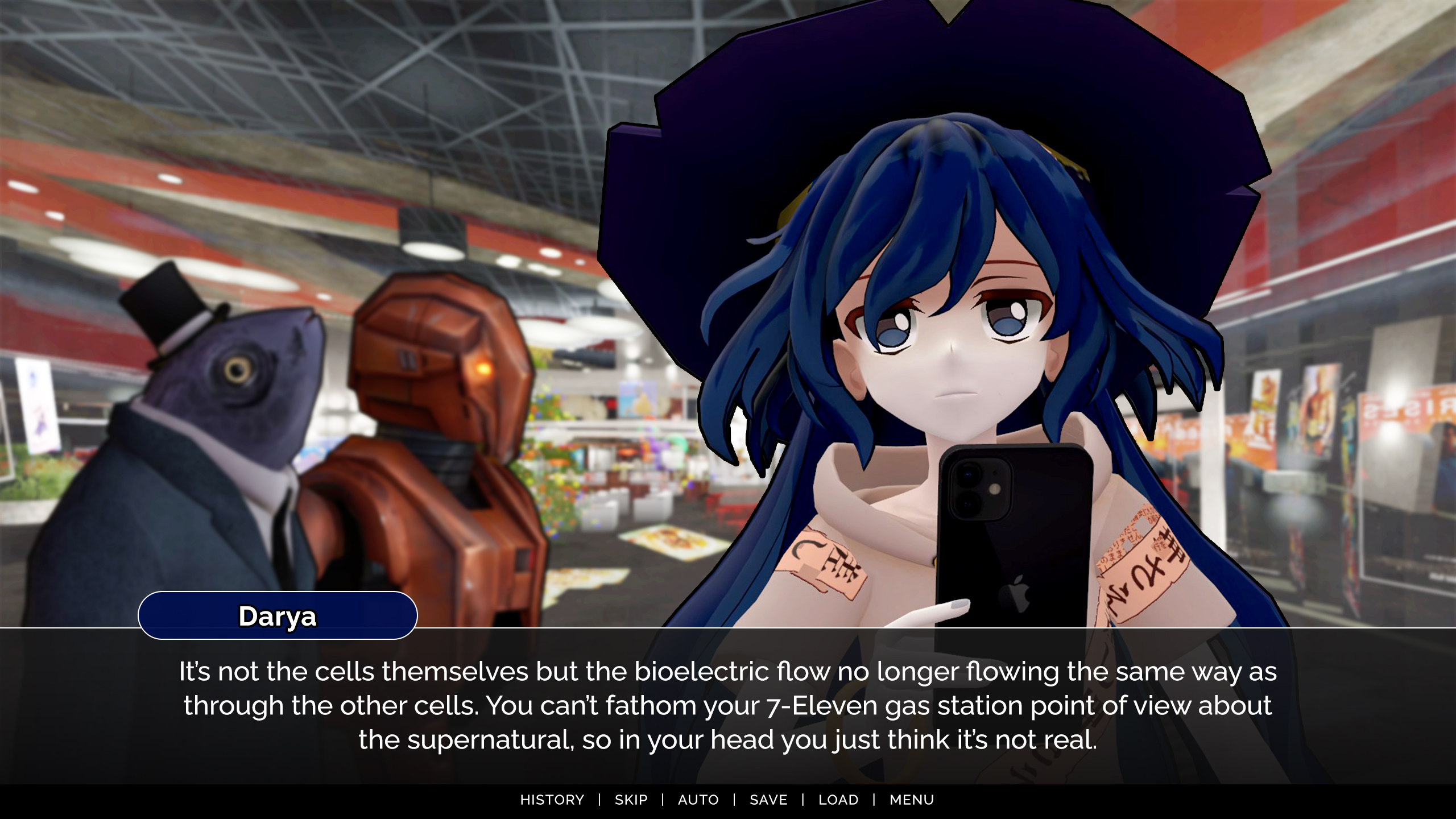
Task: Open the Load screen
Action: (x=838, y=800)
